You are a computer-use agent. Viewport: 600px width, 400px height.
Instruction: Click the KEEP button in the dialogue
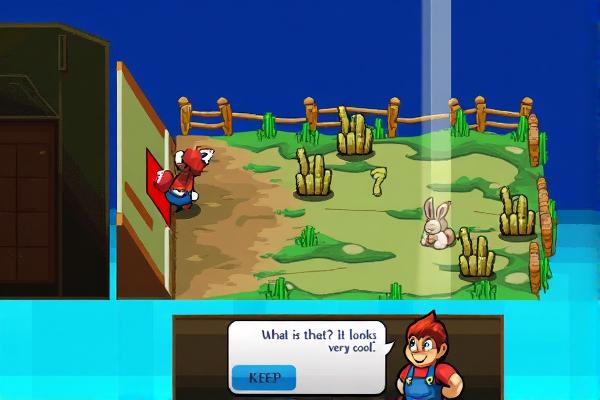pyautogui.click(x=264, y=378)
